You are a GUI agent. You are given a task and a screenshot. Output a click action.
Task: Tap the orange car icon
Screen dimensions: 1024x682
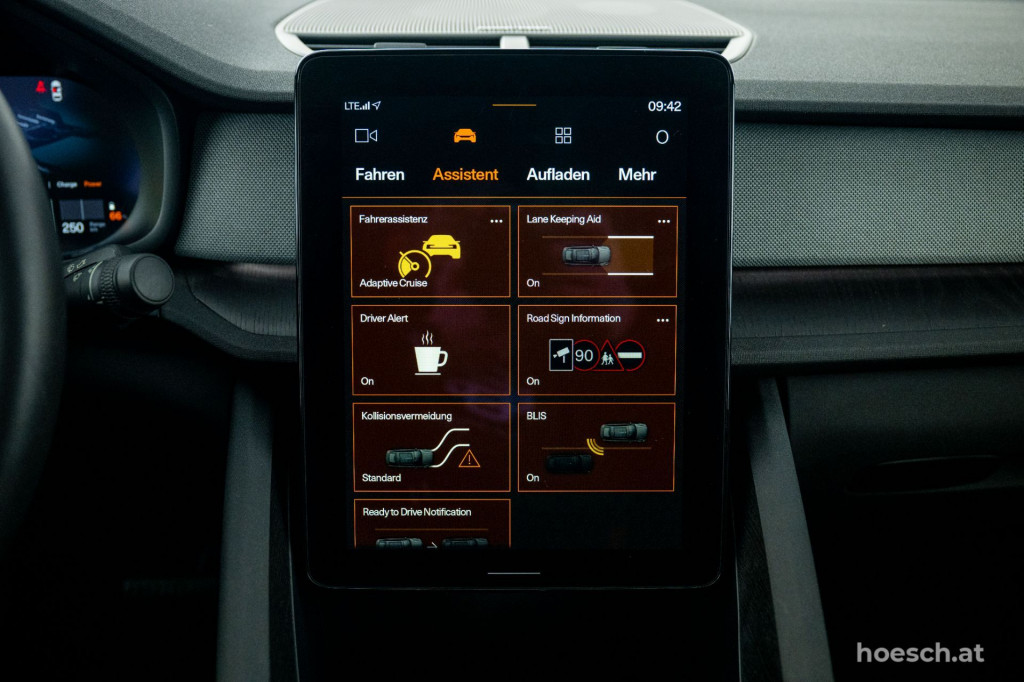tap(465, 136)
